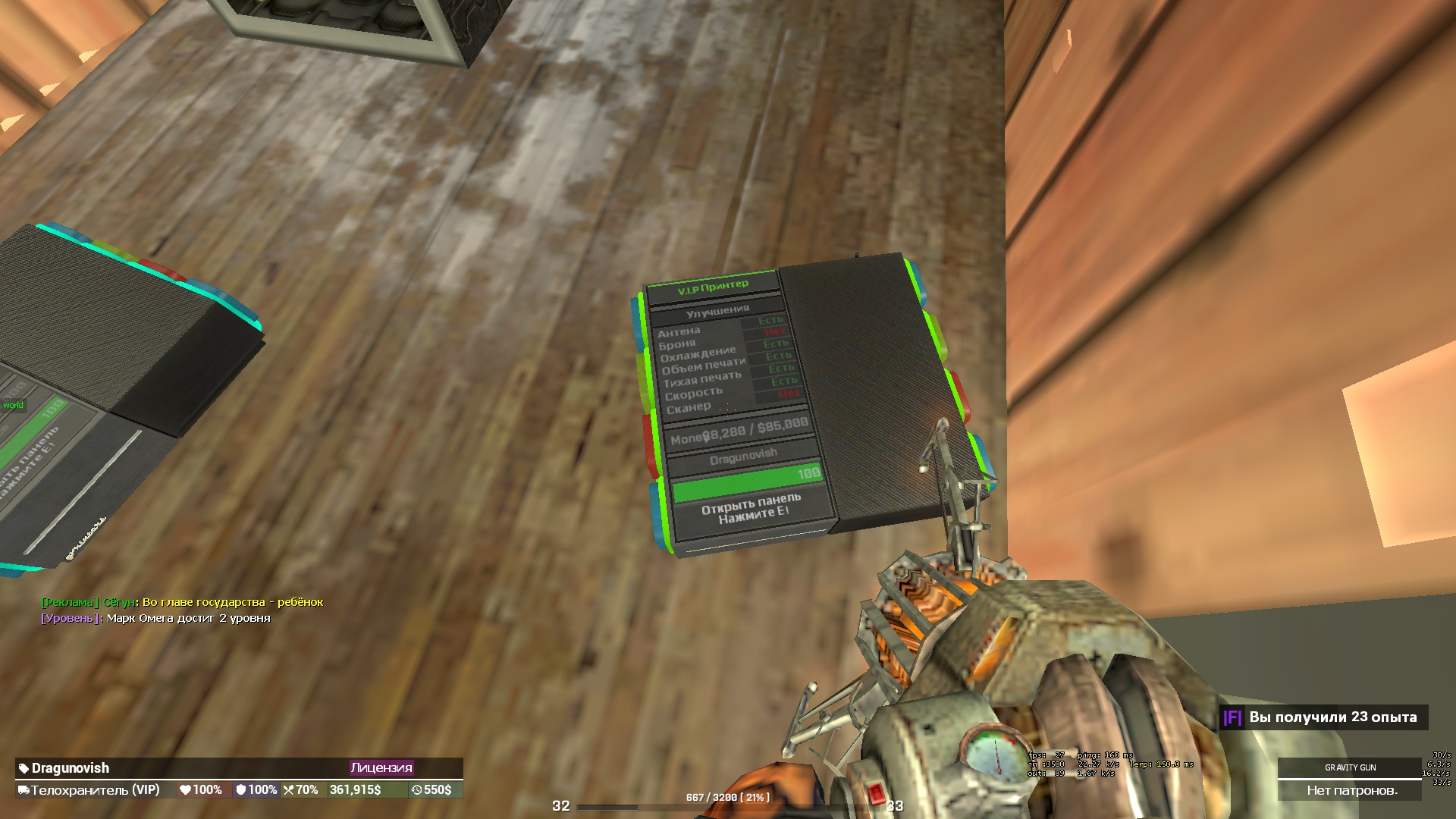Click the Реклама chat message from Сёгун

click(x=182, y=602)
